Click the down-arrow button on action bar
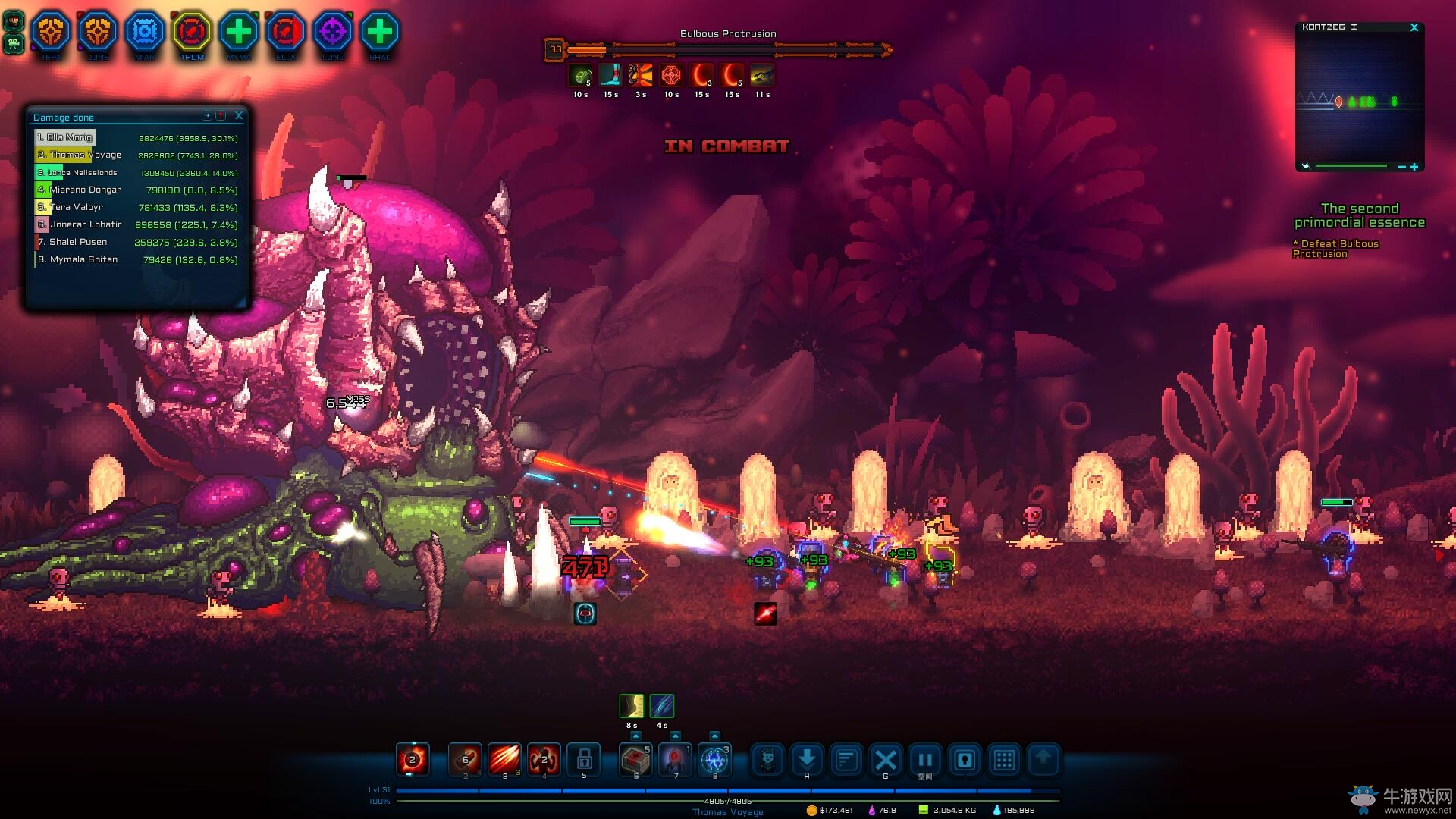Image resolution: width=1456 pixels, height=819 pixels. tap(807, 759)
